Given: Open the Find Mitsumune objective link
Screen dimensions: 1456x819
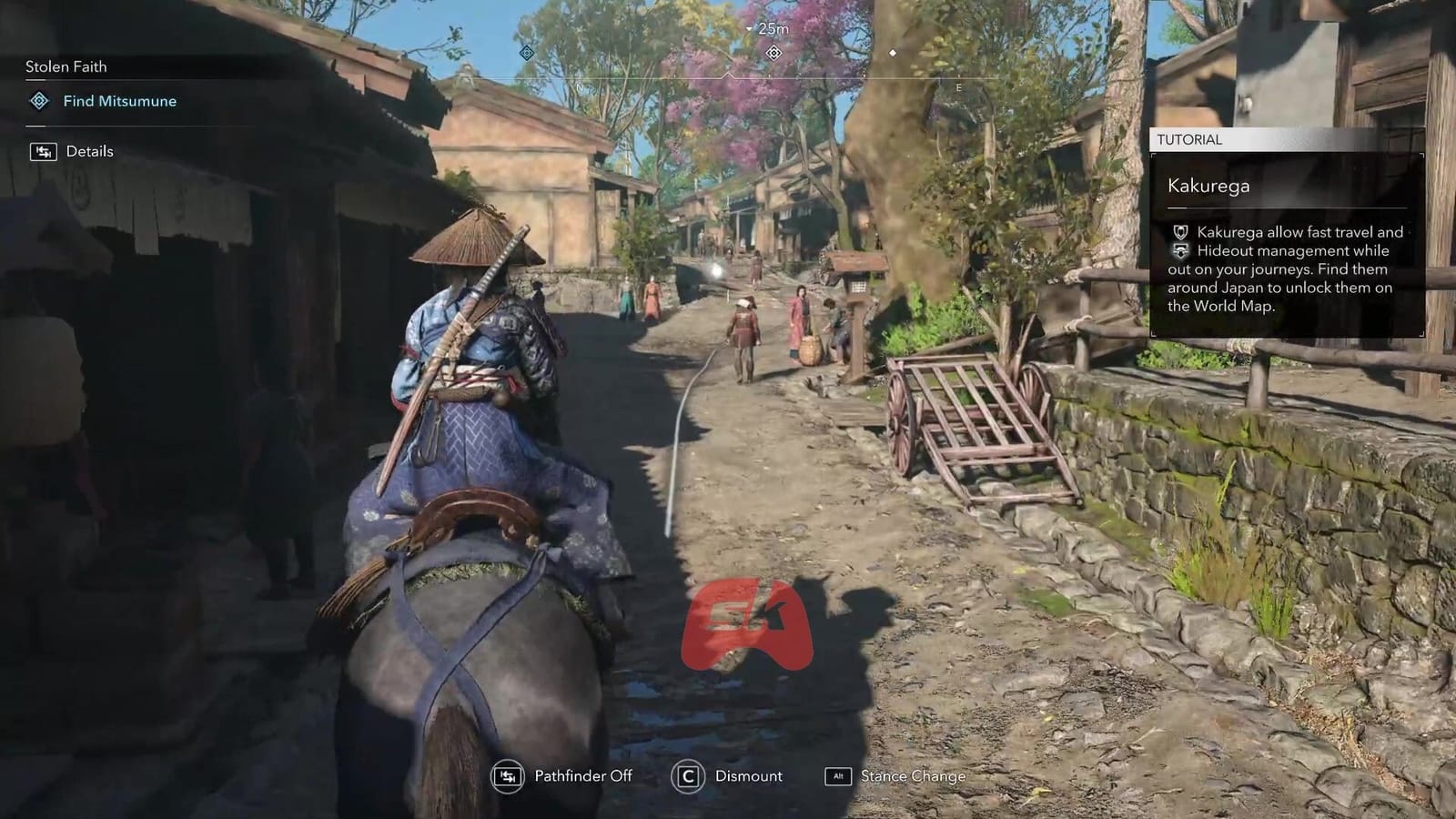Looking at the screenshot, I should click(118, 101).
